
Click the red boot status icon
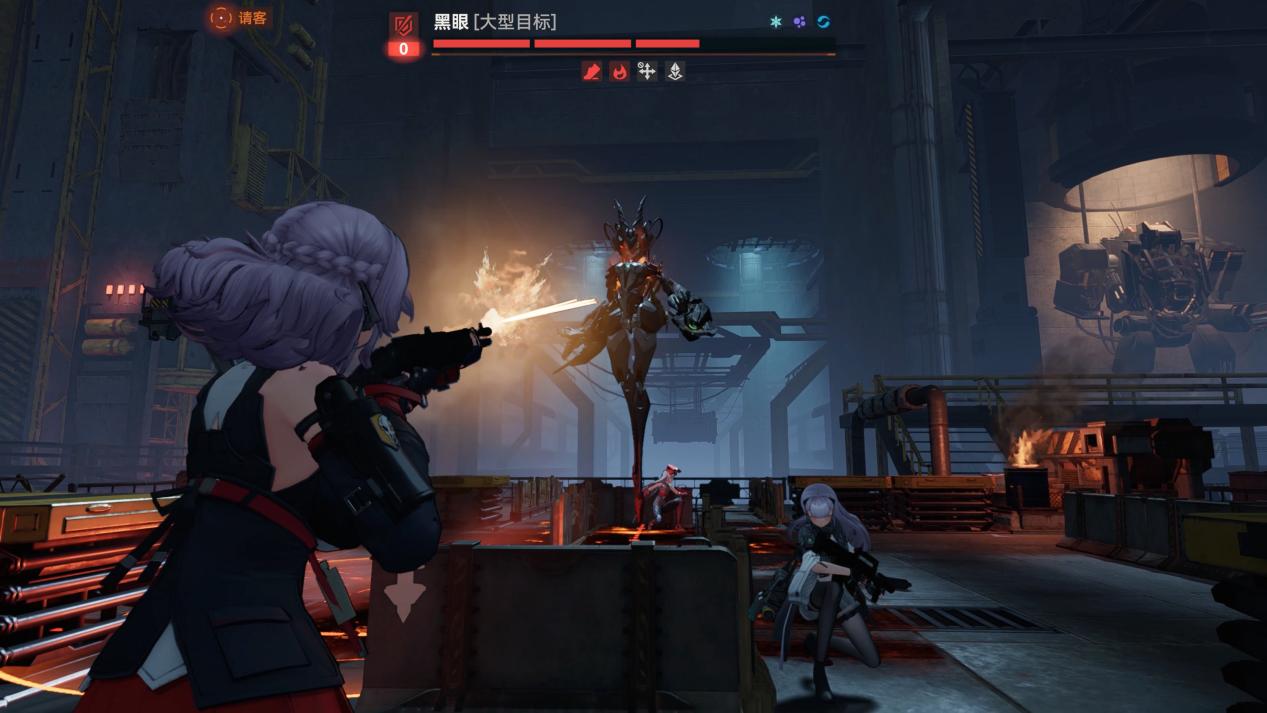pos(592,71)
